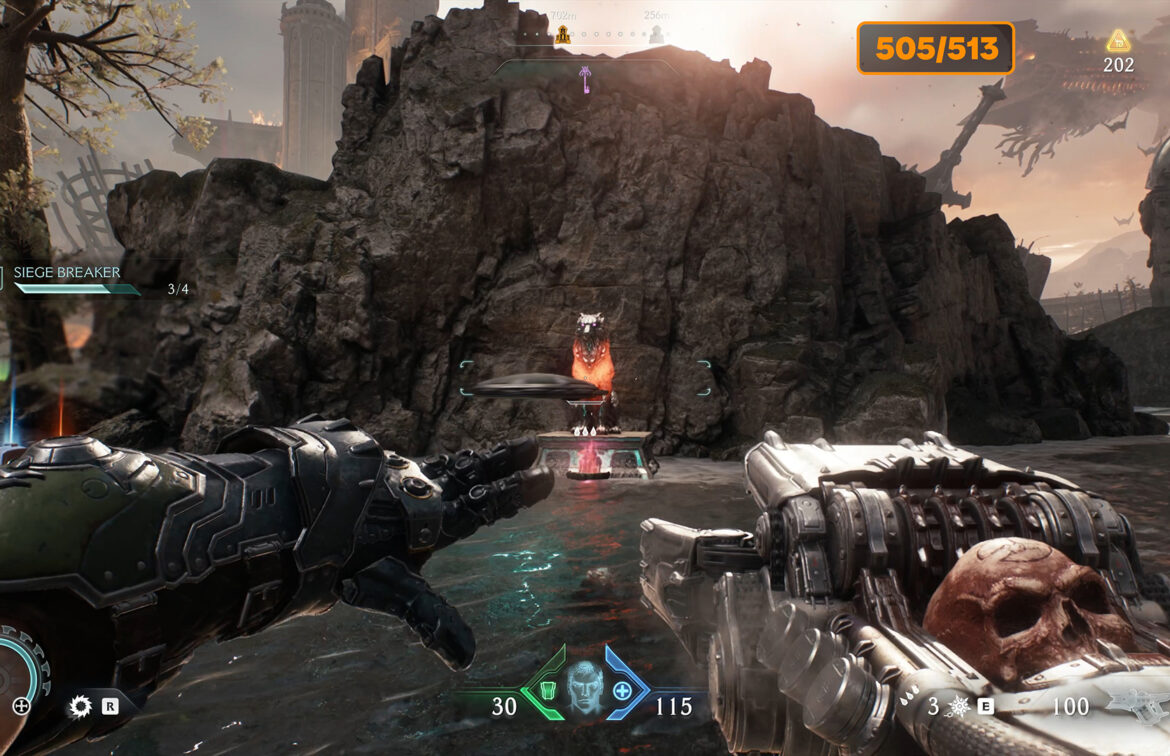
Task: Activate the spiked gear shield ability icon
Action: [80, 707]
